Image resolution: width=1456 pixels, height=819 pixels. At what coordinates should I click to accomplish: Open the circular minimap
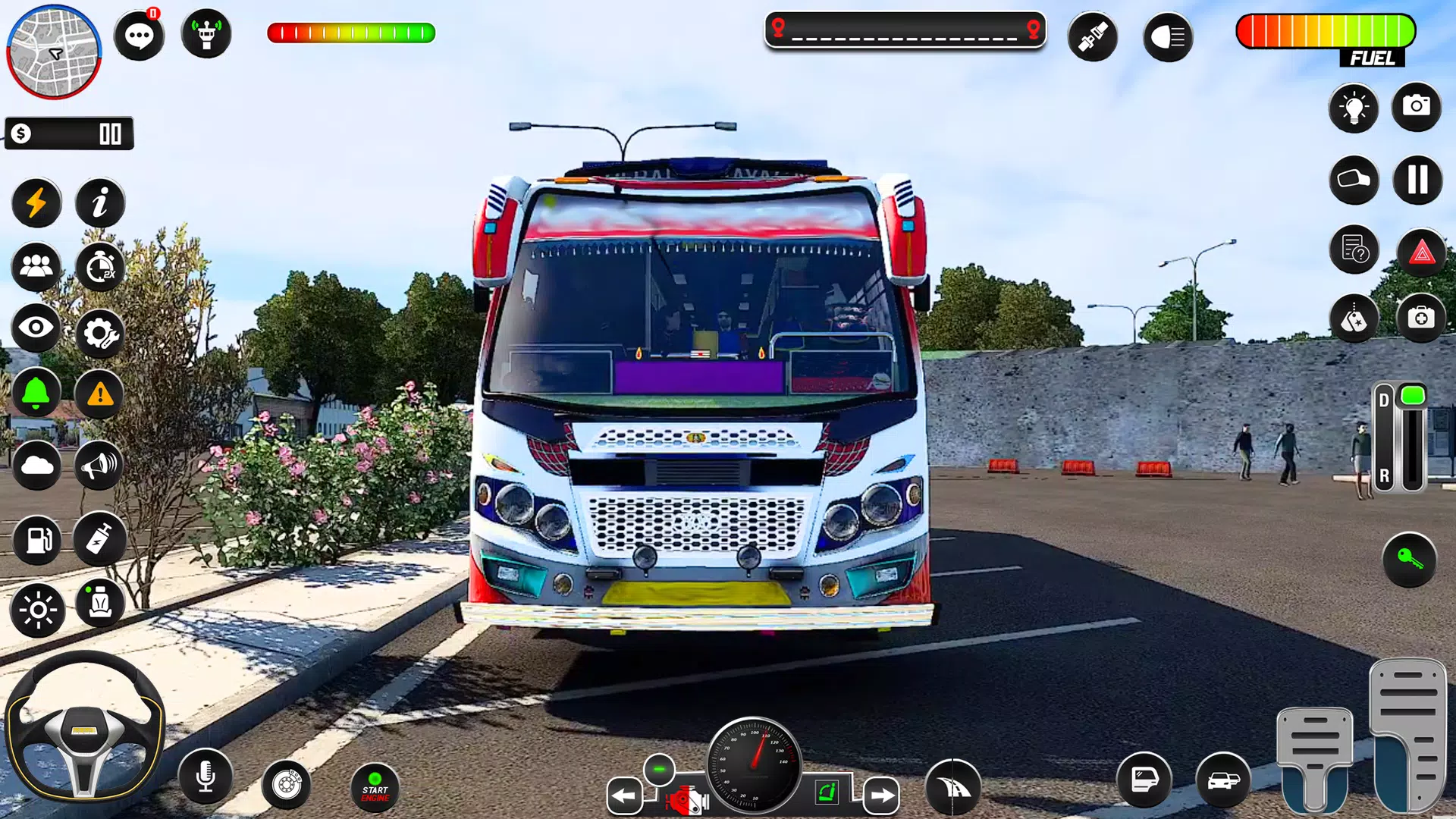click(x=54, y=52)
